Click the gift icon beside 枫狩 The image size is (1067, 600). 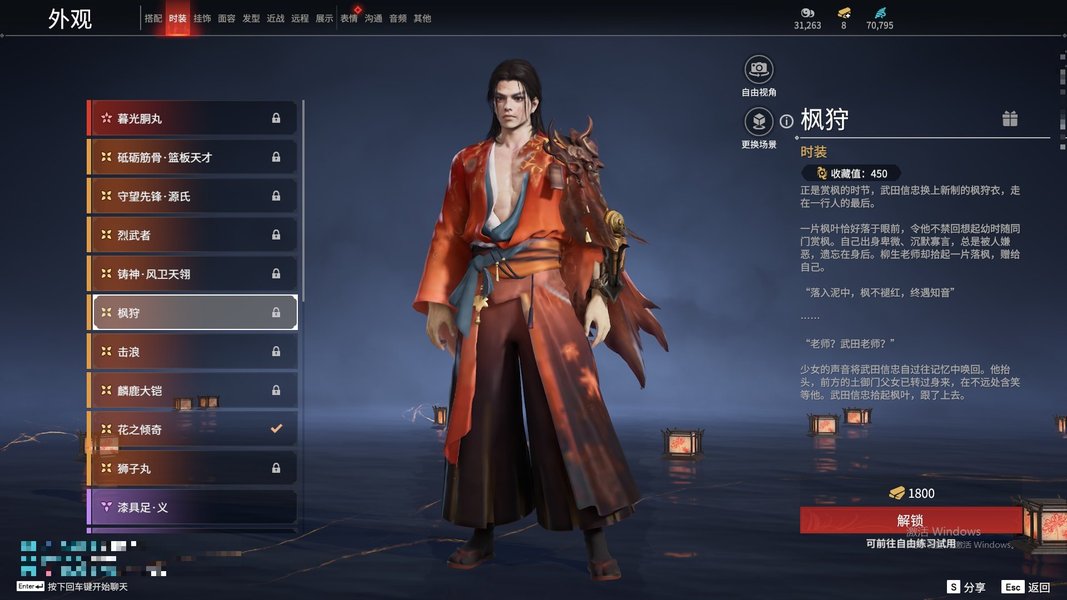coord(1010,119)
